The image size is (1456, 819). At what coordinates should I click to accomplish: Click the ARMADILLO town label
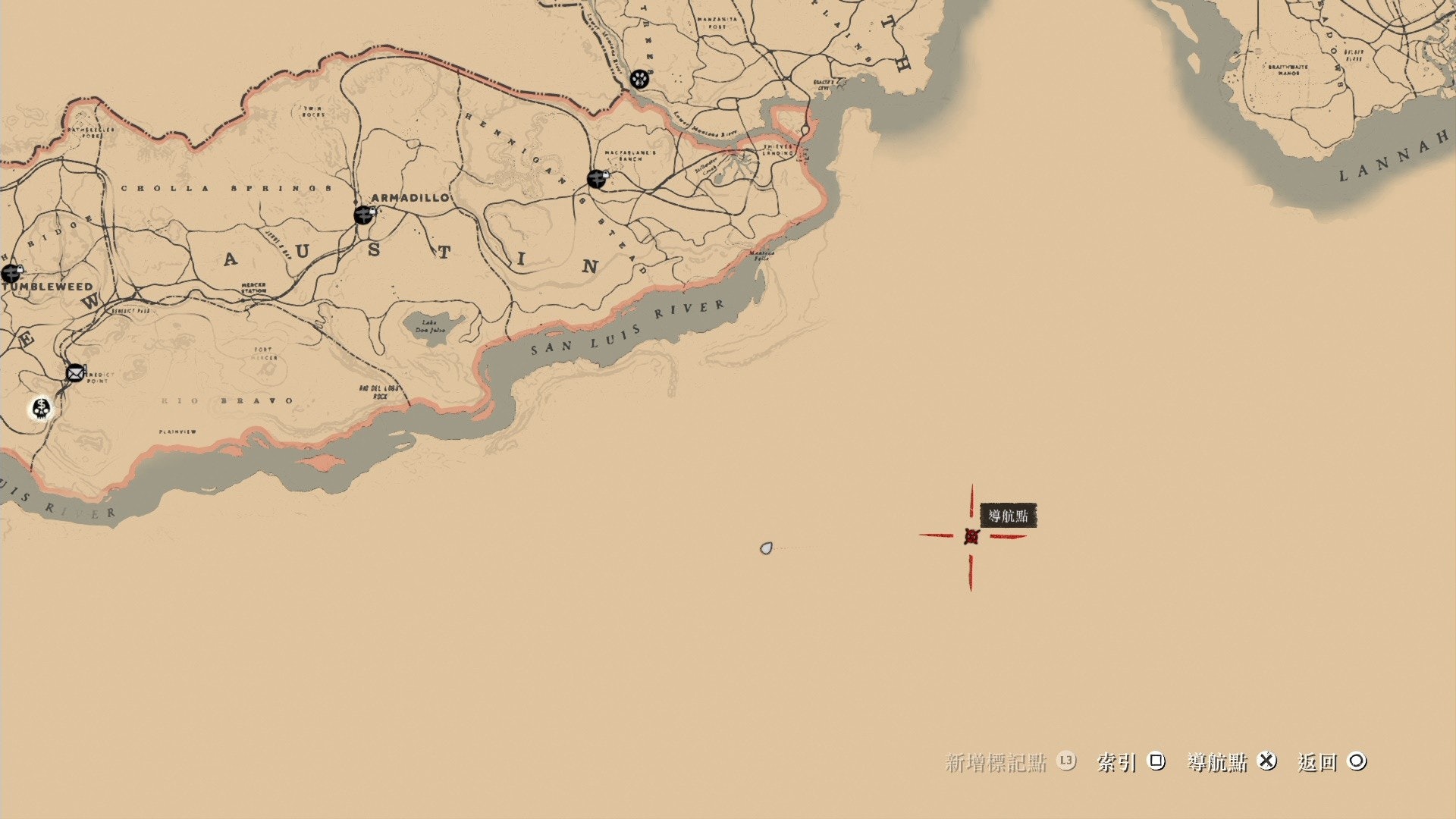[x=408, y=197]
